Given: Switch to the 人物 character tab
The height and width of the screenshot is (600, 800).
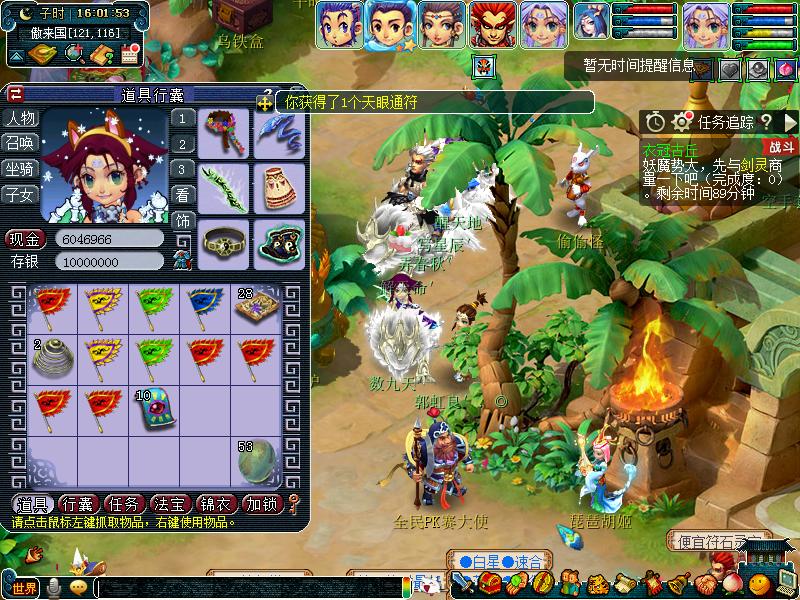Looking at the screenshot, I should tap(20, 118).
